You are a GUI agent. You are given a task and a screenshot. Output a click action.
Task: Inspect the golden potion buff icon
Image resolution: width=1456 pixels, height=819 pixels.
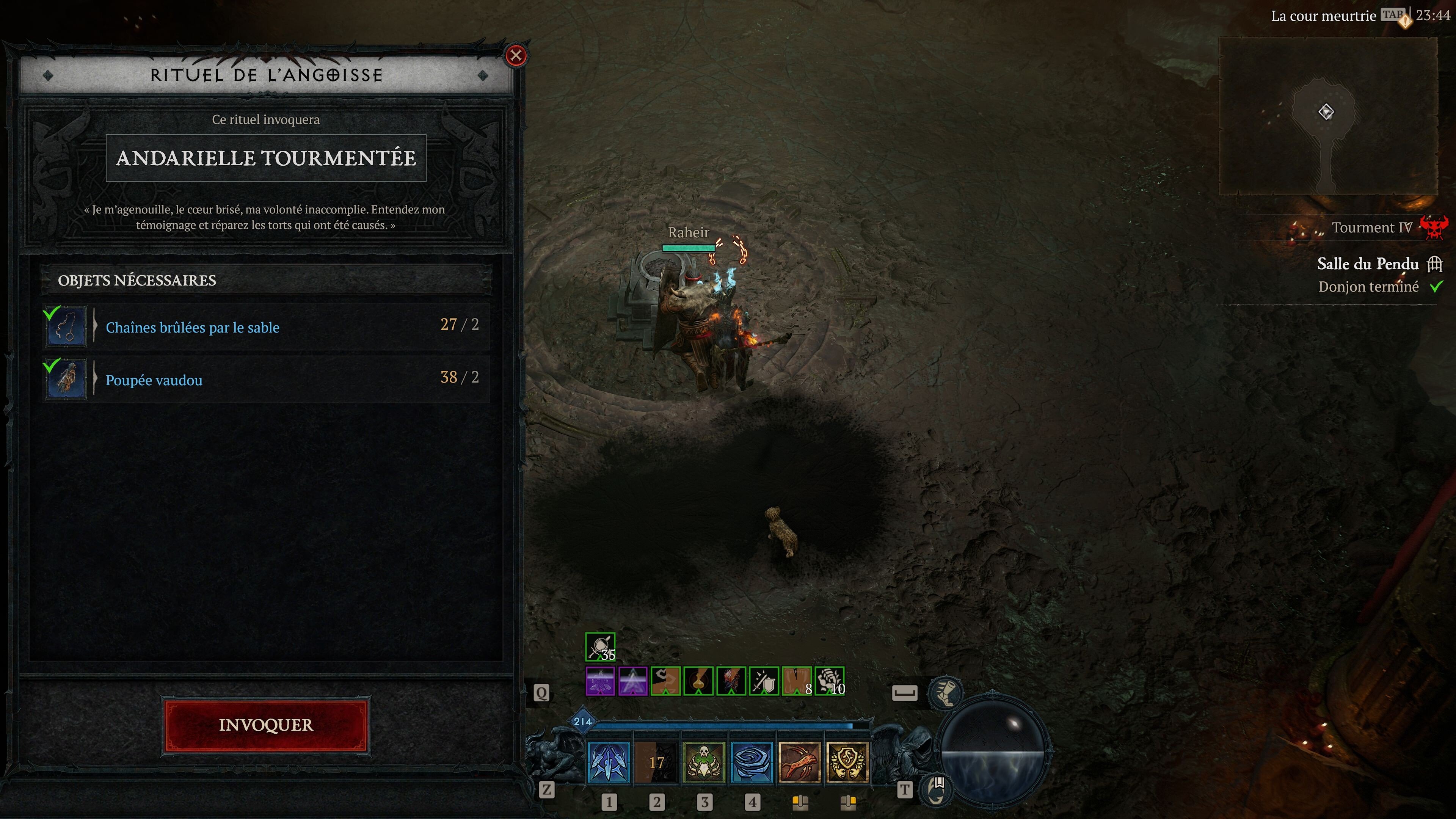(x=698, y=681)
